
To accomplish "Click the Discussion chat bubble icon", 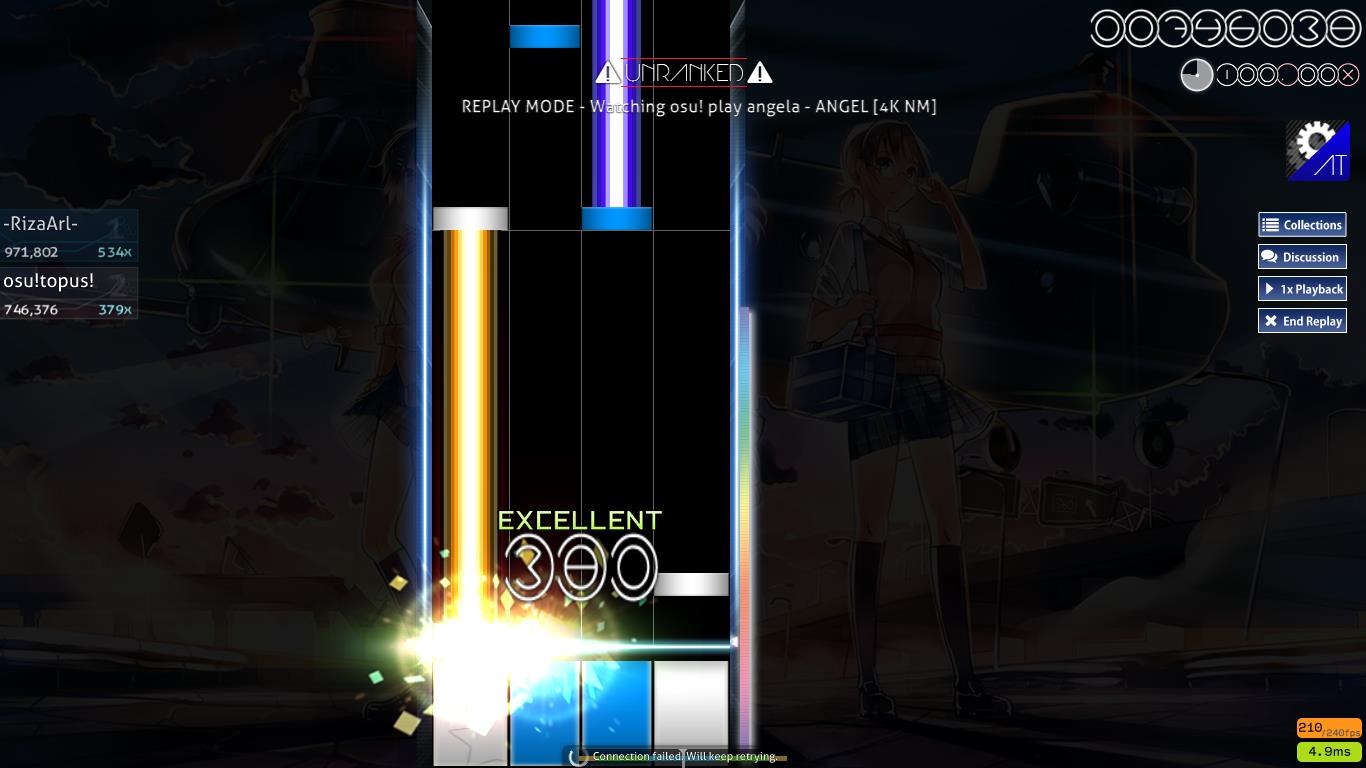I will pos(1270,257).
